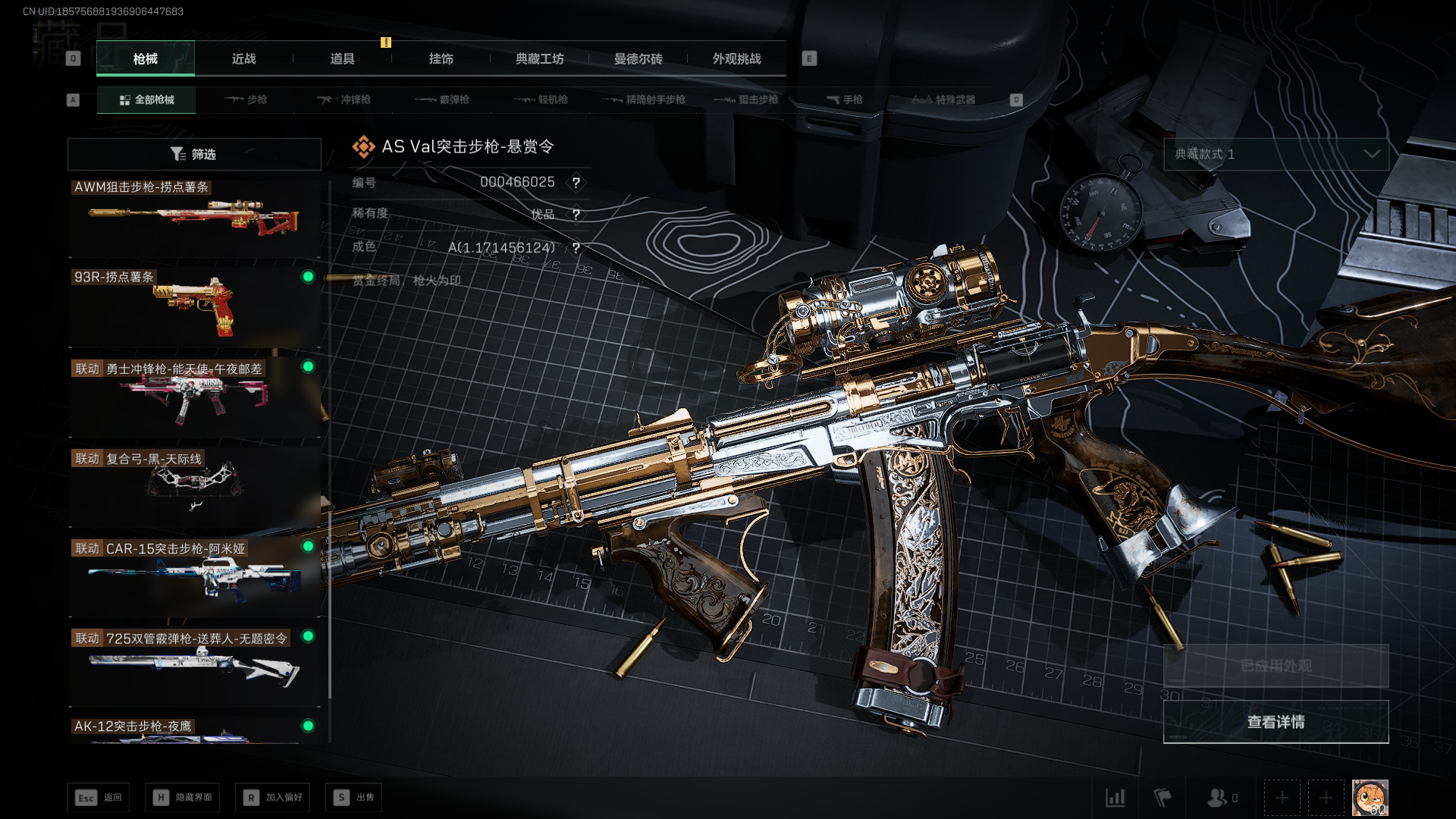Select the CAR-15突击步枪-阿米娅 skin
Image resolution: width=1456 pixels, height=819 pixels.
(194, 576)
